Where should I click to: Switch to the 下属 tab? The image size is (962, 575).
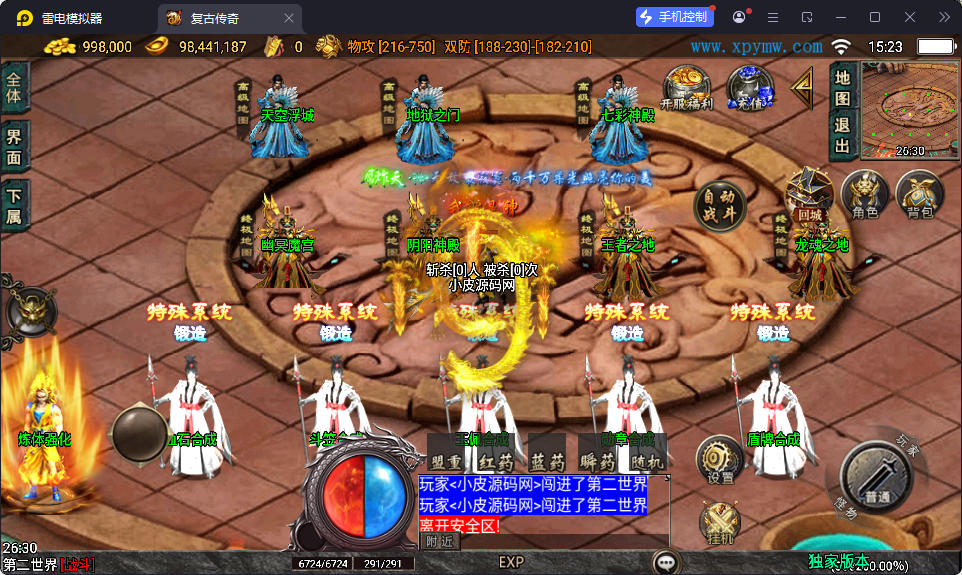pyautogui.click(x=14, y=206)
